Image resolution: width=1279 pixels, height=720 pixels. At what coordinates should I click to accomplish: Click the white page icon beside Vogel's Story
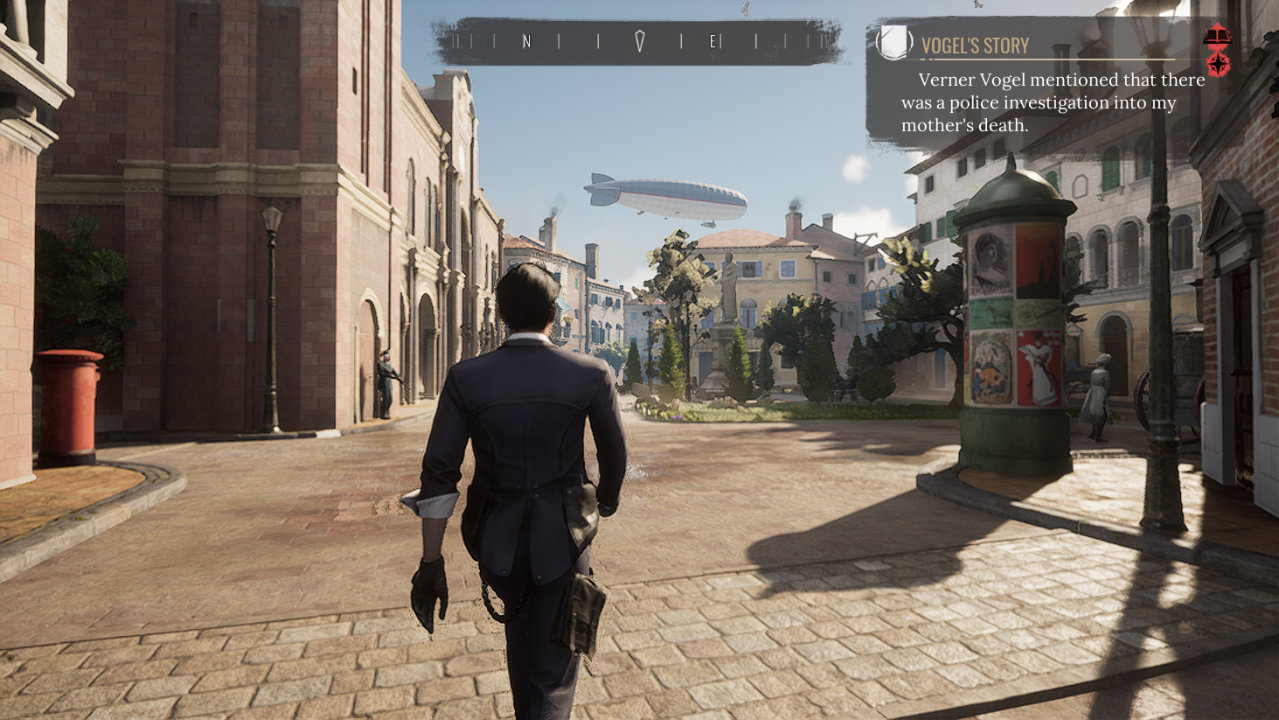click(894, 43)
